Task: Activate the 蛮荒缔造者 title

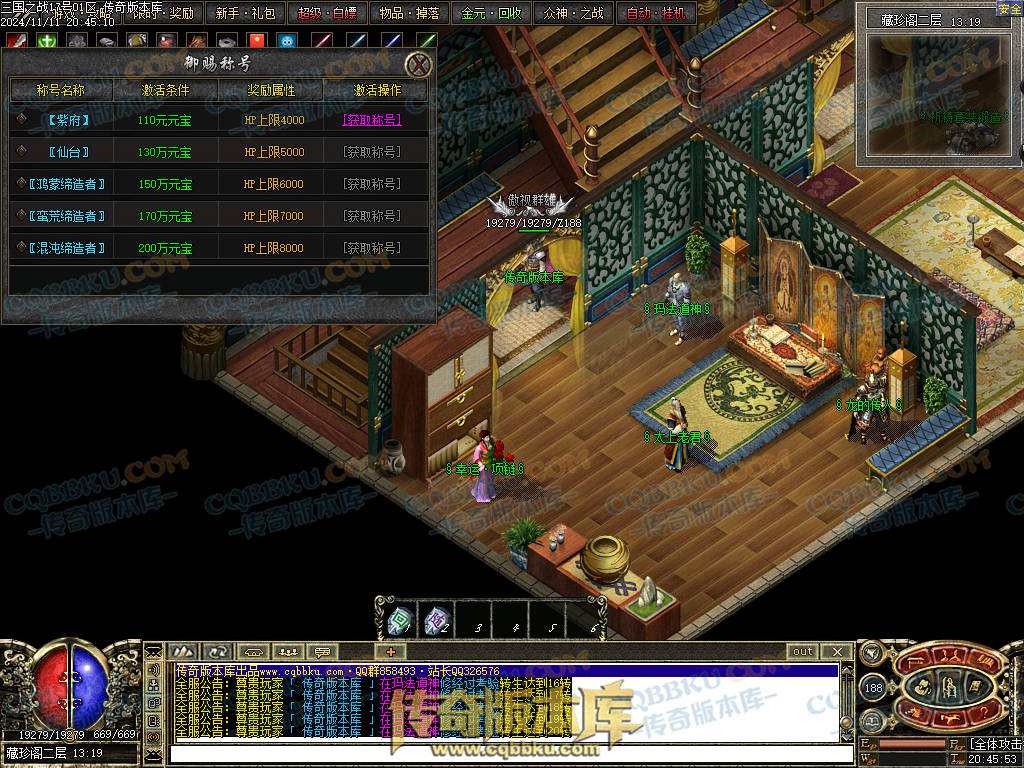Action: pyautogui.click(x=372, y=216)
